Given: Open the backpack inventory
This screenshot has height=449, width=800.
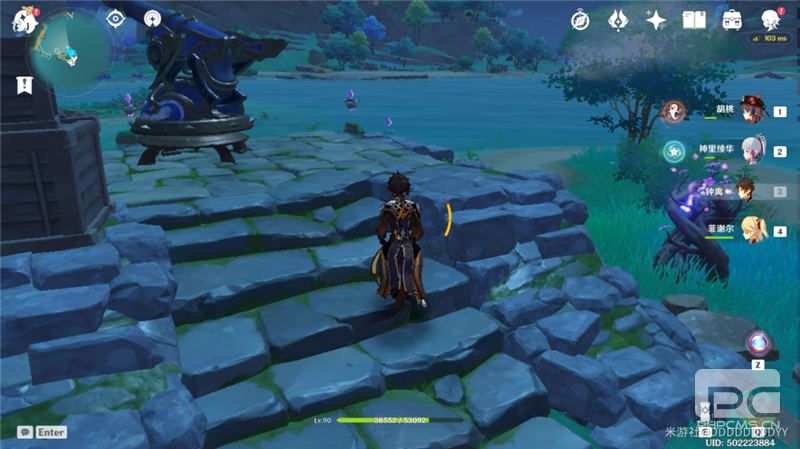Looking at the screenshot, I should (732, 19).
